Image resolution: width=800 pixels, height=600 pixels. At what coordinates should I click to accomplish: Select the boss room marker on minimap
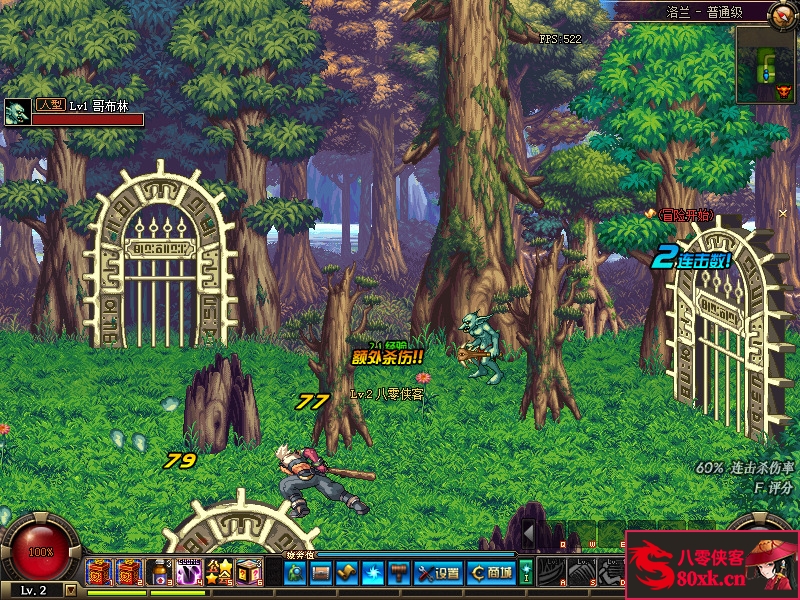tap(783, 91)
